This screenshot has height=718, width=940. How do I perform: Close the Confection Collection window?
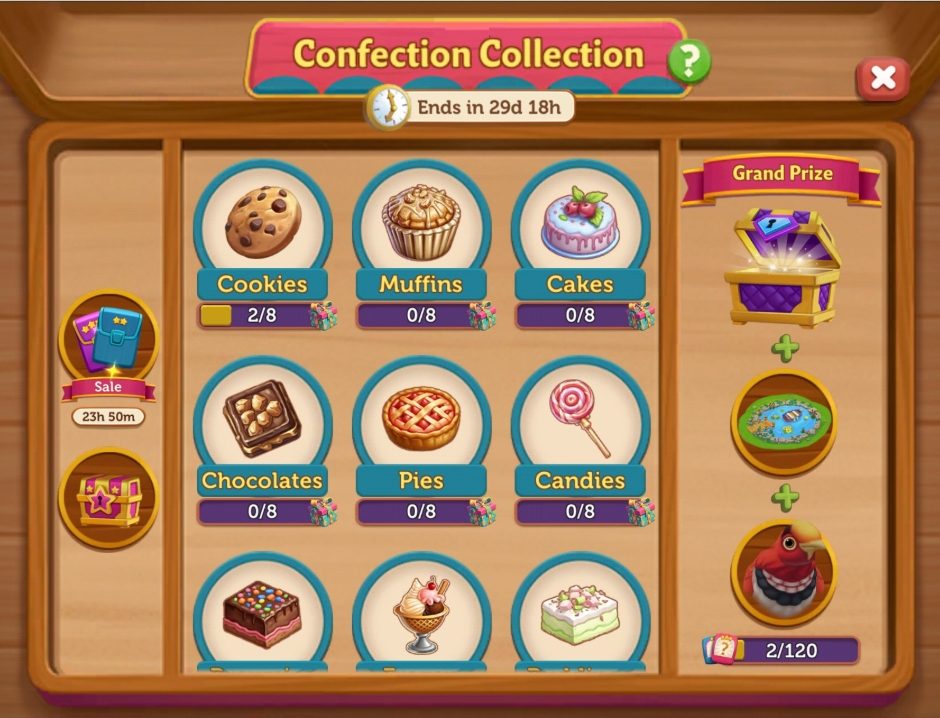[x=882, y=78]
